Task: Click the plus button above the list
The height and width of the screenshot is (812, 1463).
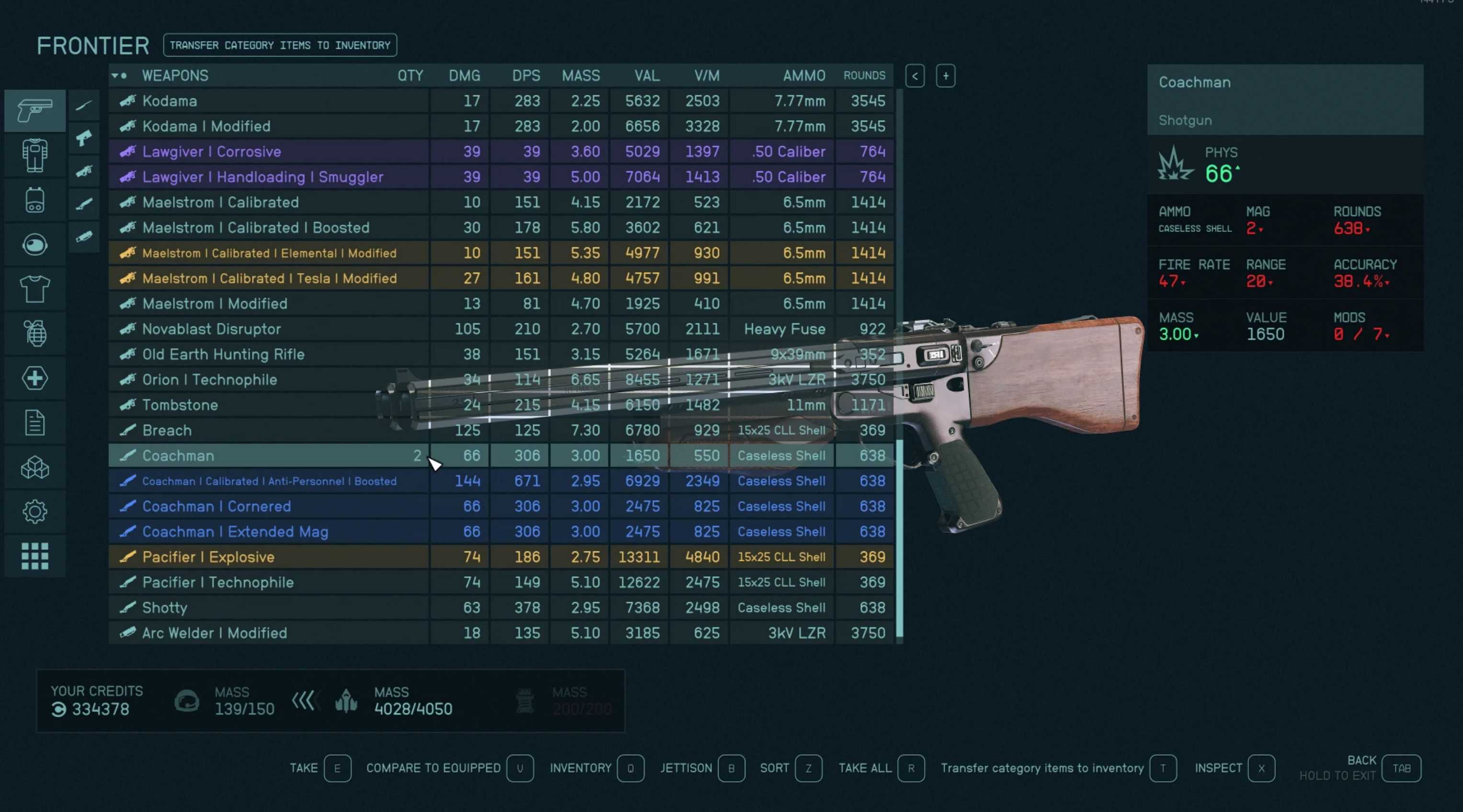Action: click(946, 76)
